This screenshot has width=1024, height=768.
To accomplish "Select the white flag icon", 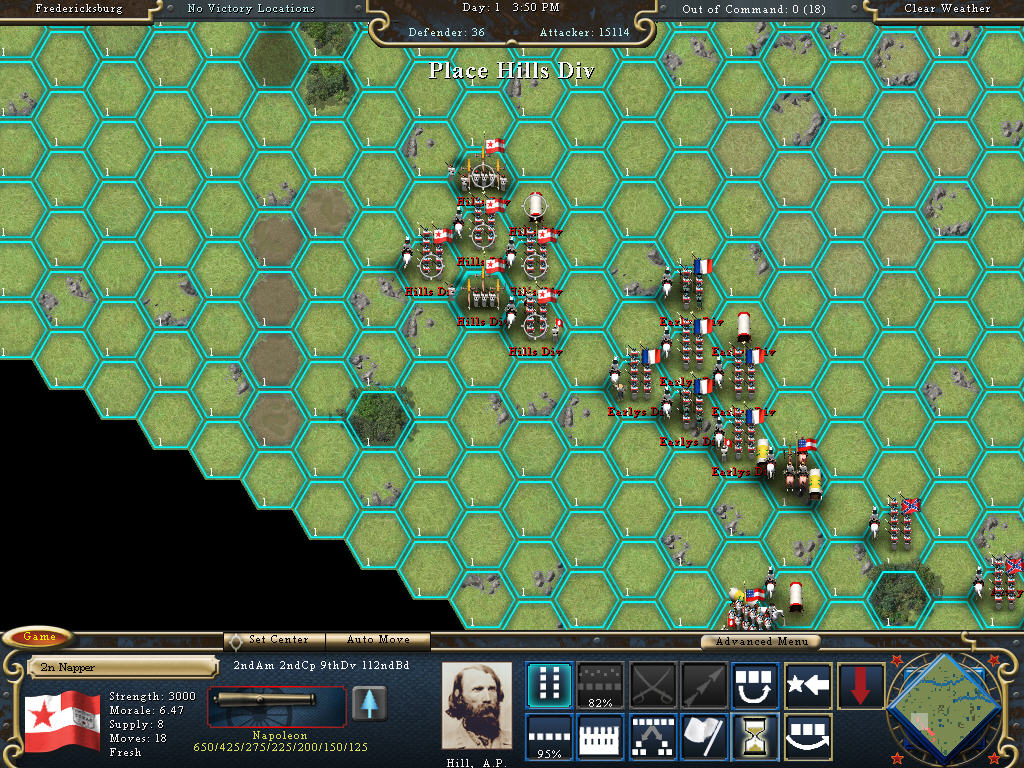I will coord(704,737).
